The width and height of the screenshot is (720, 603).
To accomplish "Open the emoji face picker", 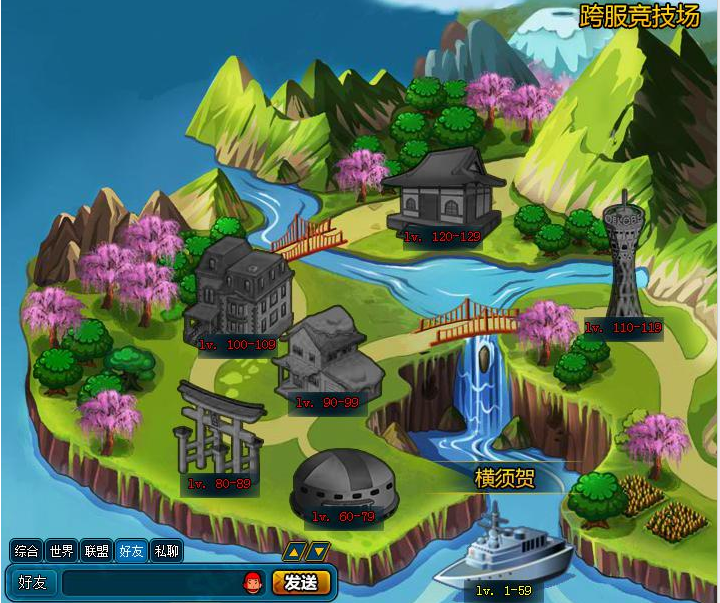I will click(x=253, y=582).
